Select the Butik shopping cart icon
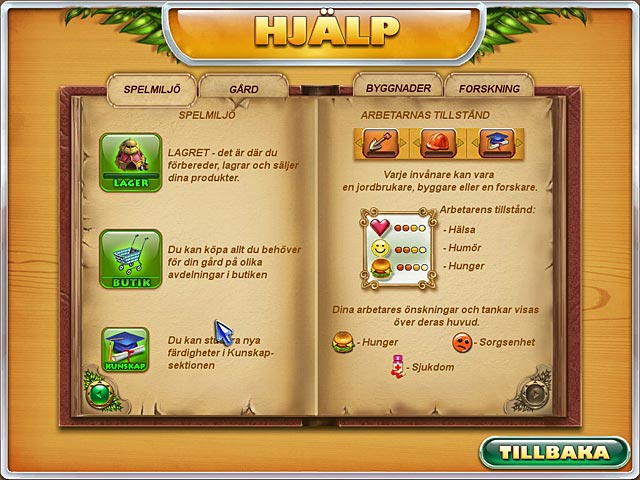This screenshot has width=640, height=480. click(x=124, y=259)
